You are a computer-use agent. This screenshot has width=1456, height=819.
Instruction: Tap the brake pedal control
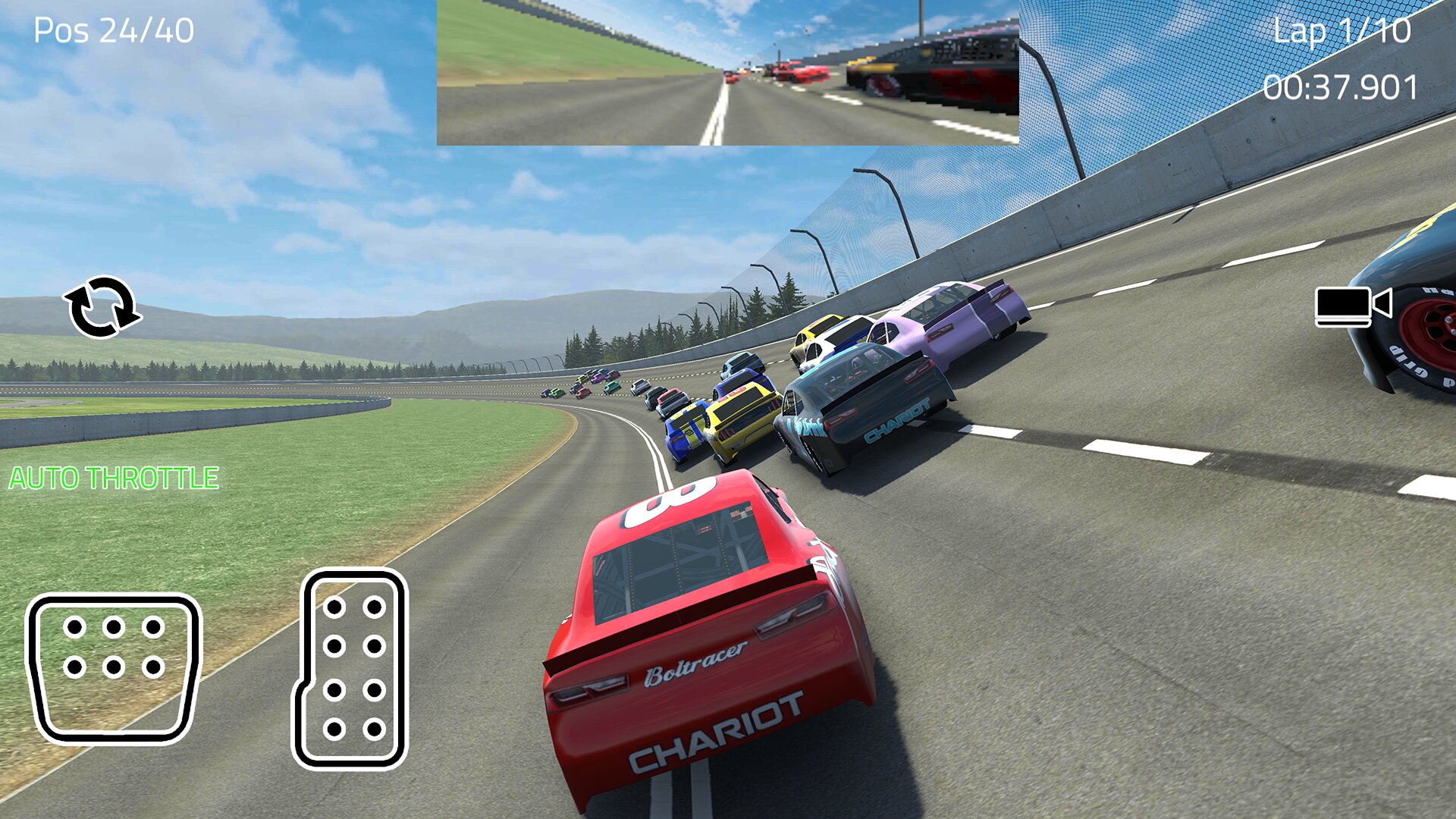[114, 667]
